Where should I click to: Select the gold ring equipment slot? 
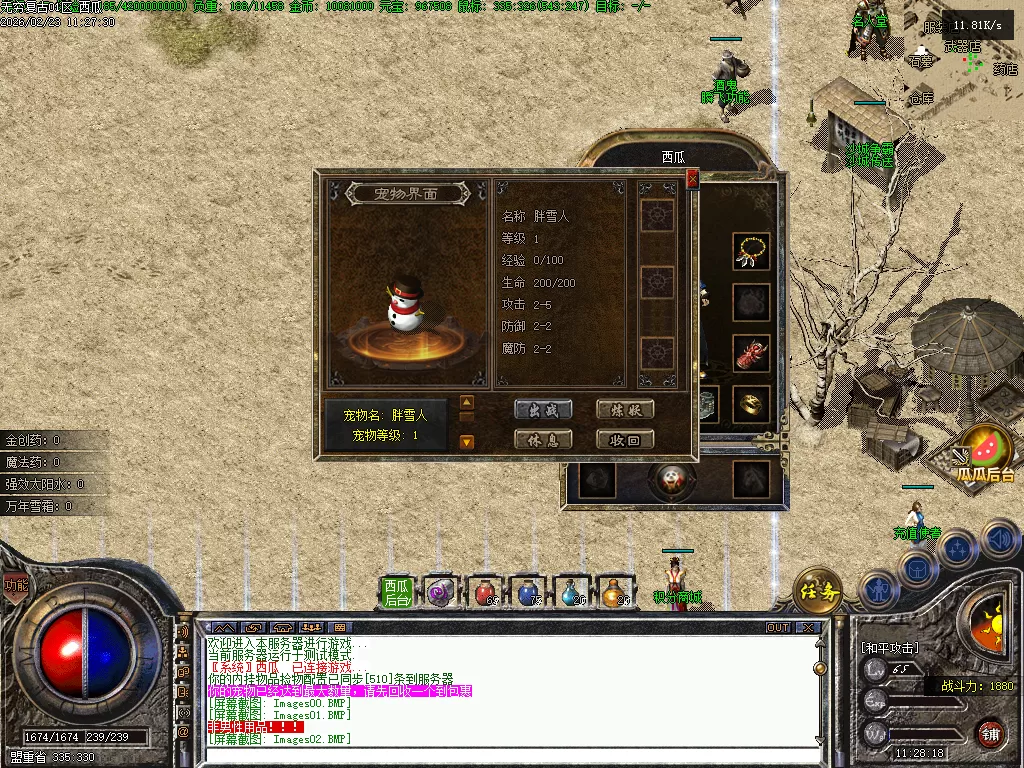[x=751, y=403]
